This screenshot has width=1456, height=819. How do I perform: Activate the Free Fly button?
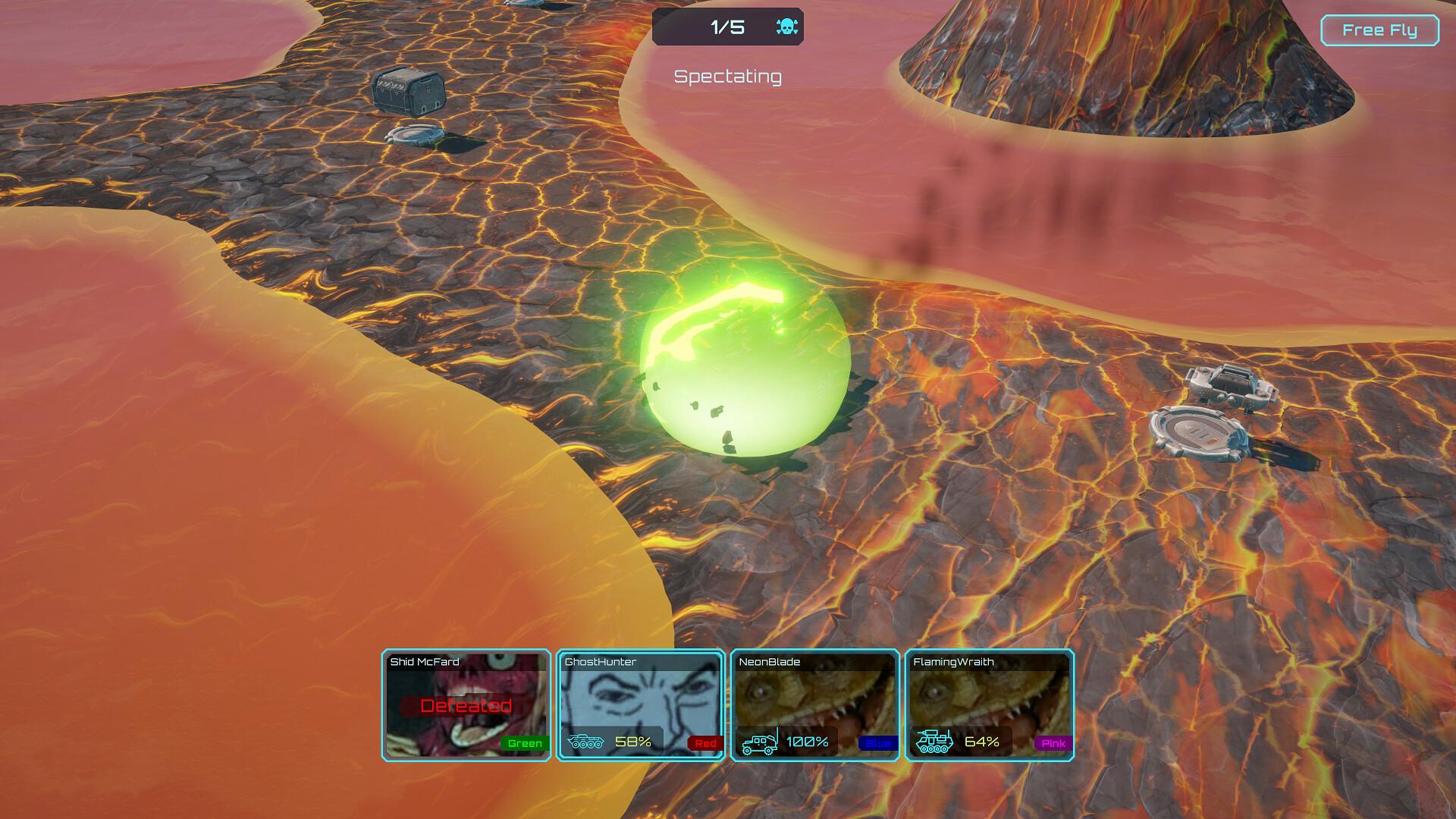coord(1379,30)
